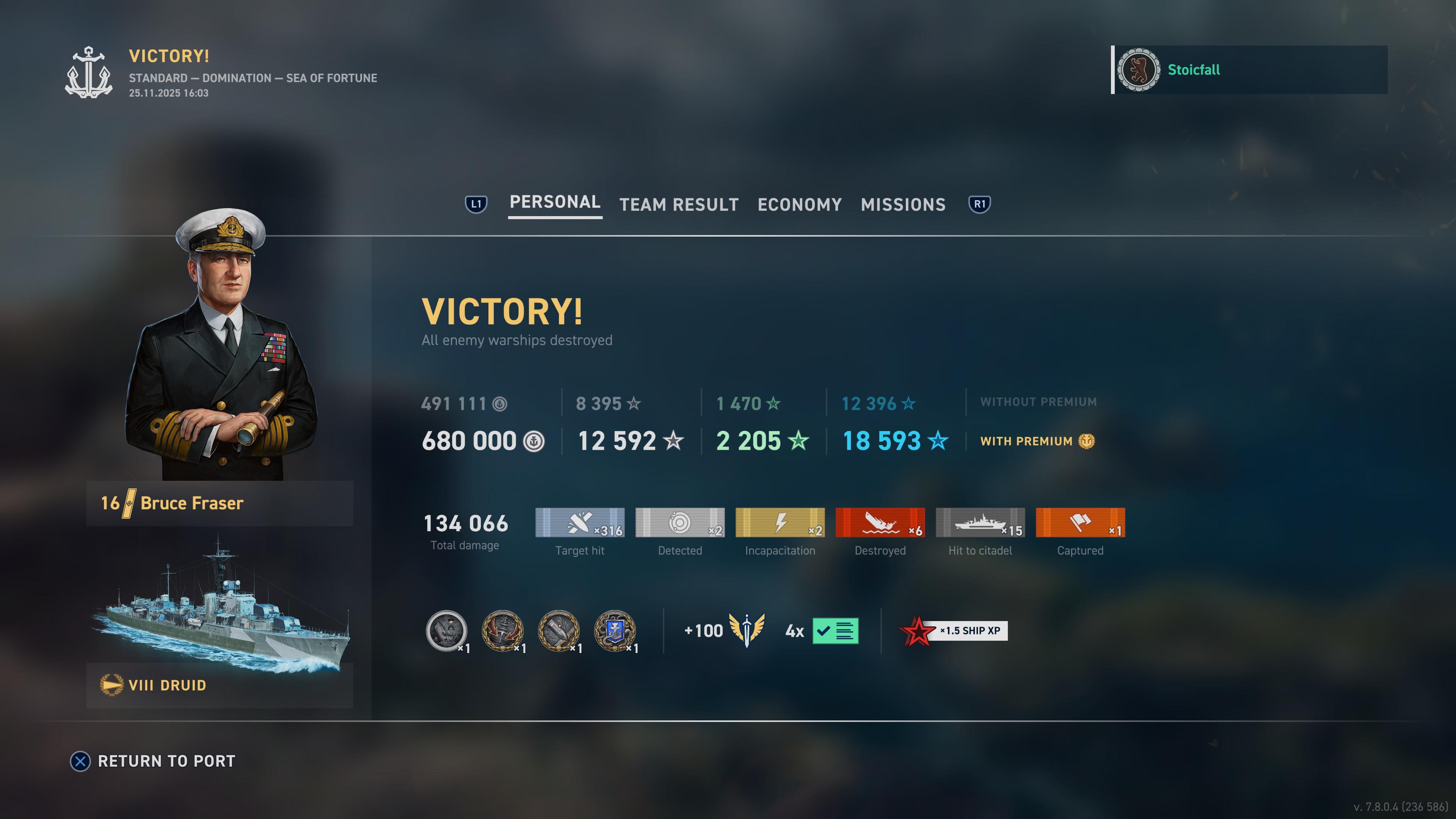Check the Destroyed ribbon
The height and width of the screenshot is (819, 1456).
pyautogui.click(x=880, y=522)
